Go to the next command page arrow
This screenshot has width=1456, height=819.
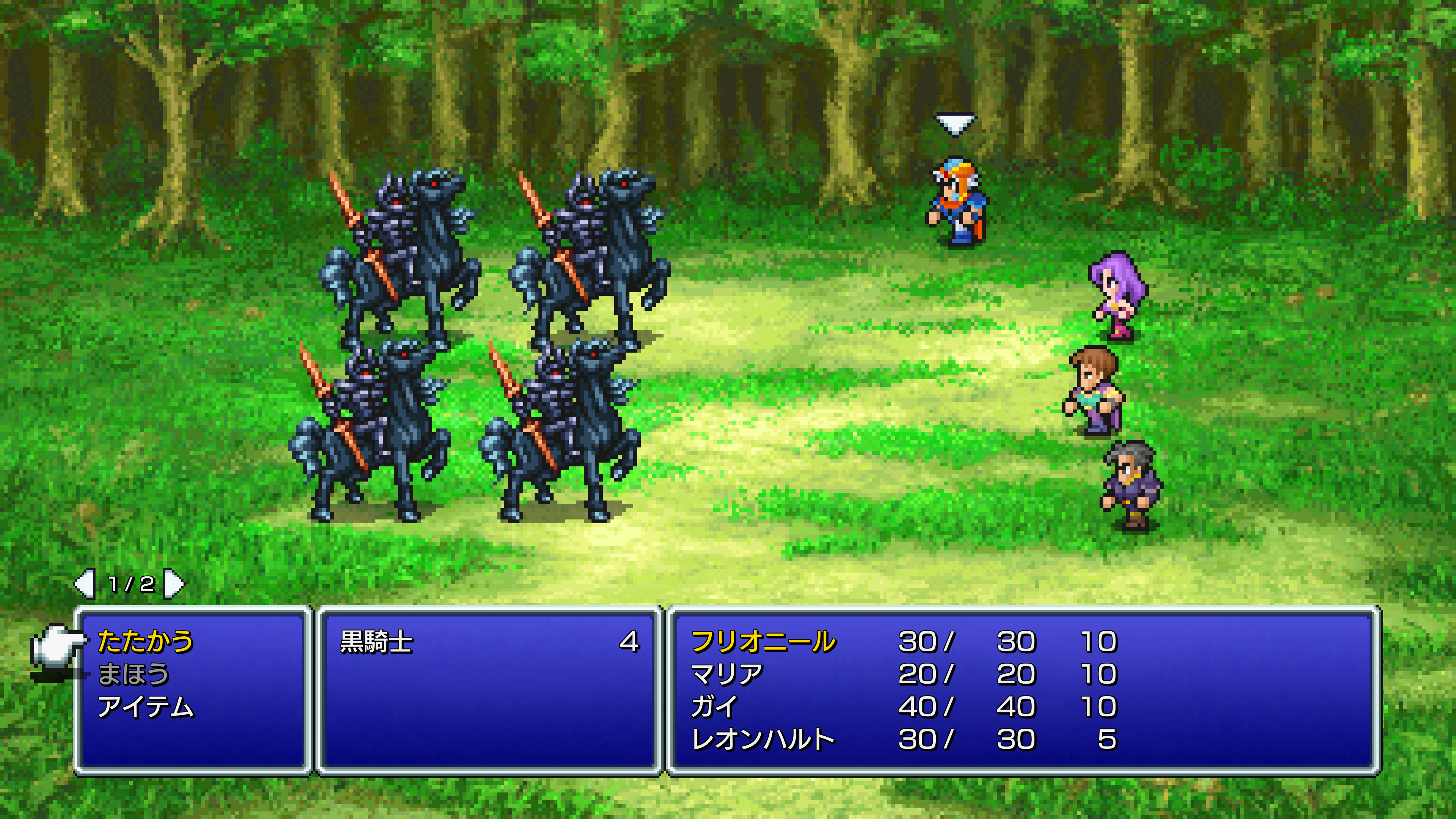click(174, 584)
